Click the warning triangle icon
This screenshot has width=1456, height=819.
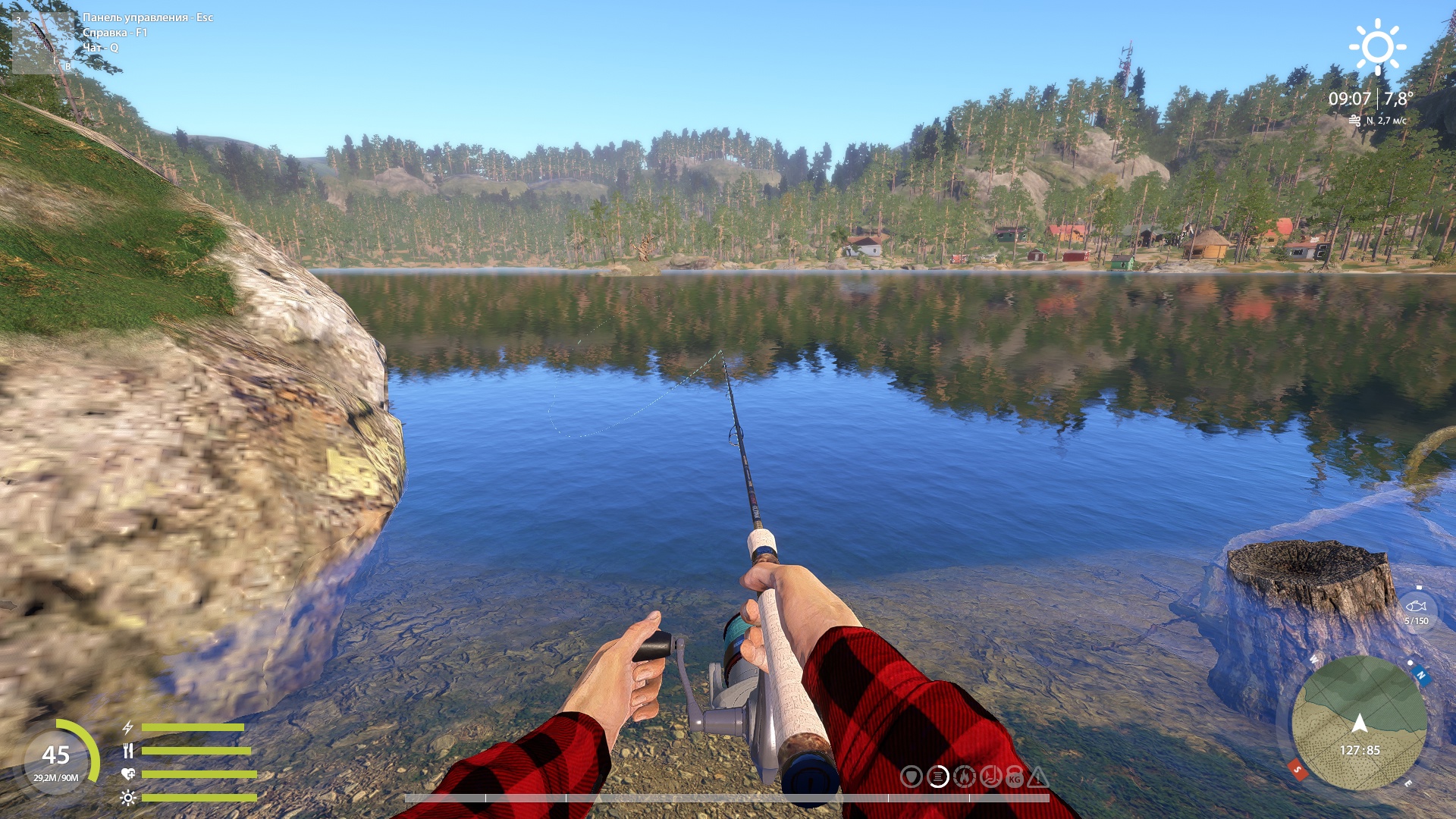[x=1038, y=777]
